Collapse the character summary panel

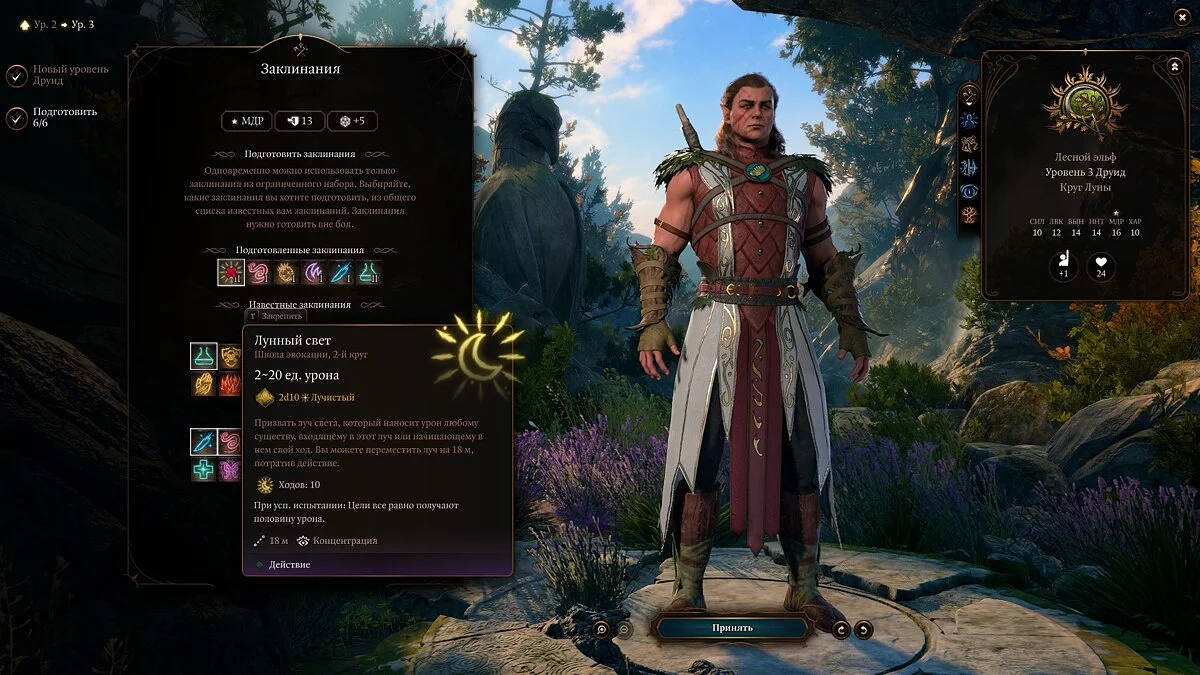(1174, 66)
